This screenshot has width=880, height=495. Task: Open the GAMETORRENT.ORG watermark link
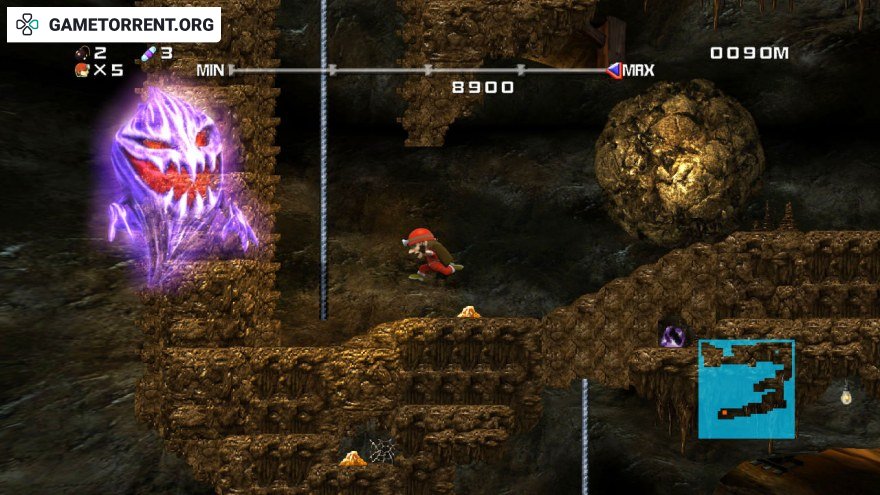[114, 25]
